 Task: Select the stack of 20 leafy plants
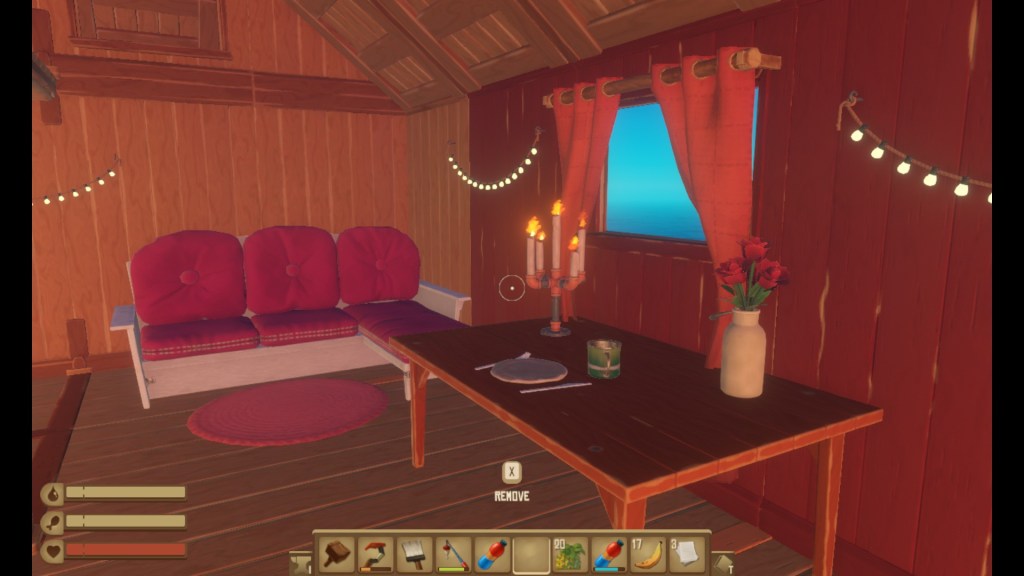tap(570, 554)
